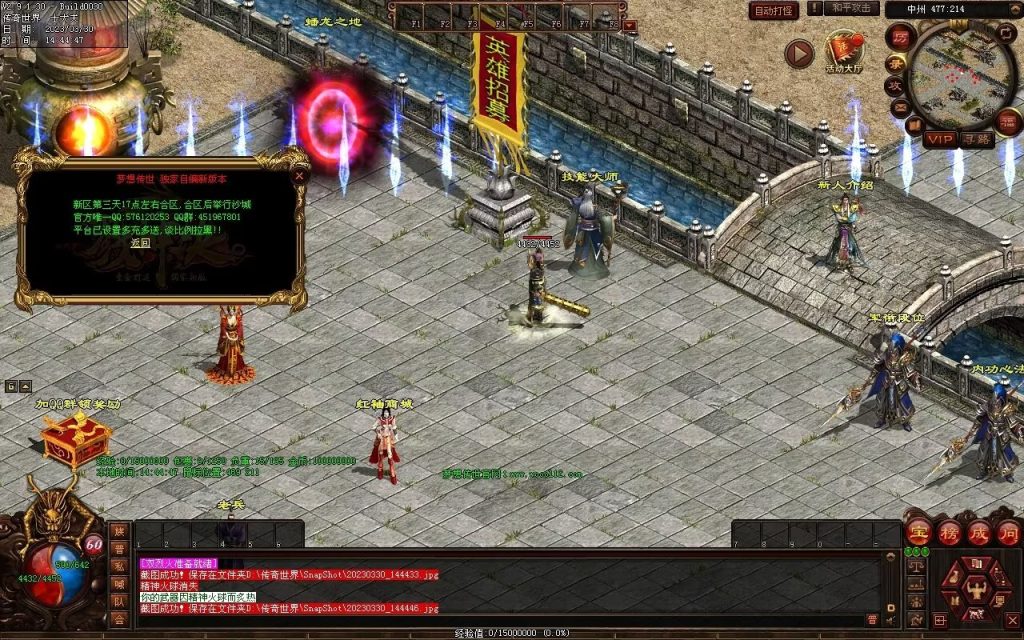Change the 和平攻击 attack mode
1024x640 pixels.
[x=852, y=9]
